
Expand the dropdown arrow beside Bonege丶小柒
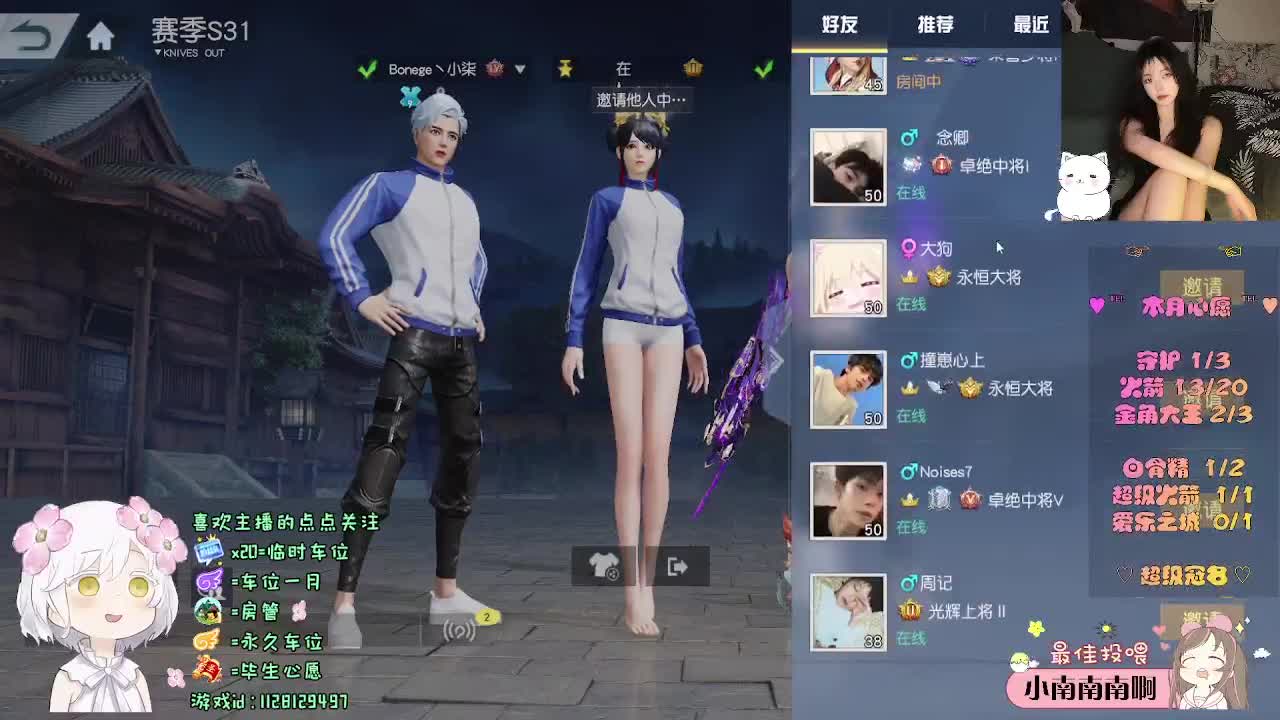click(x=518, y=70)
